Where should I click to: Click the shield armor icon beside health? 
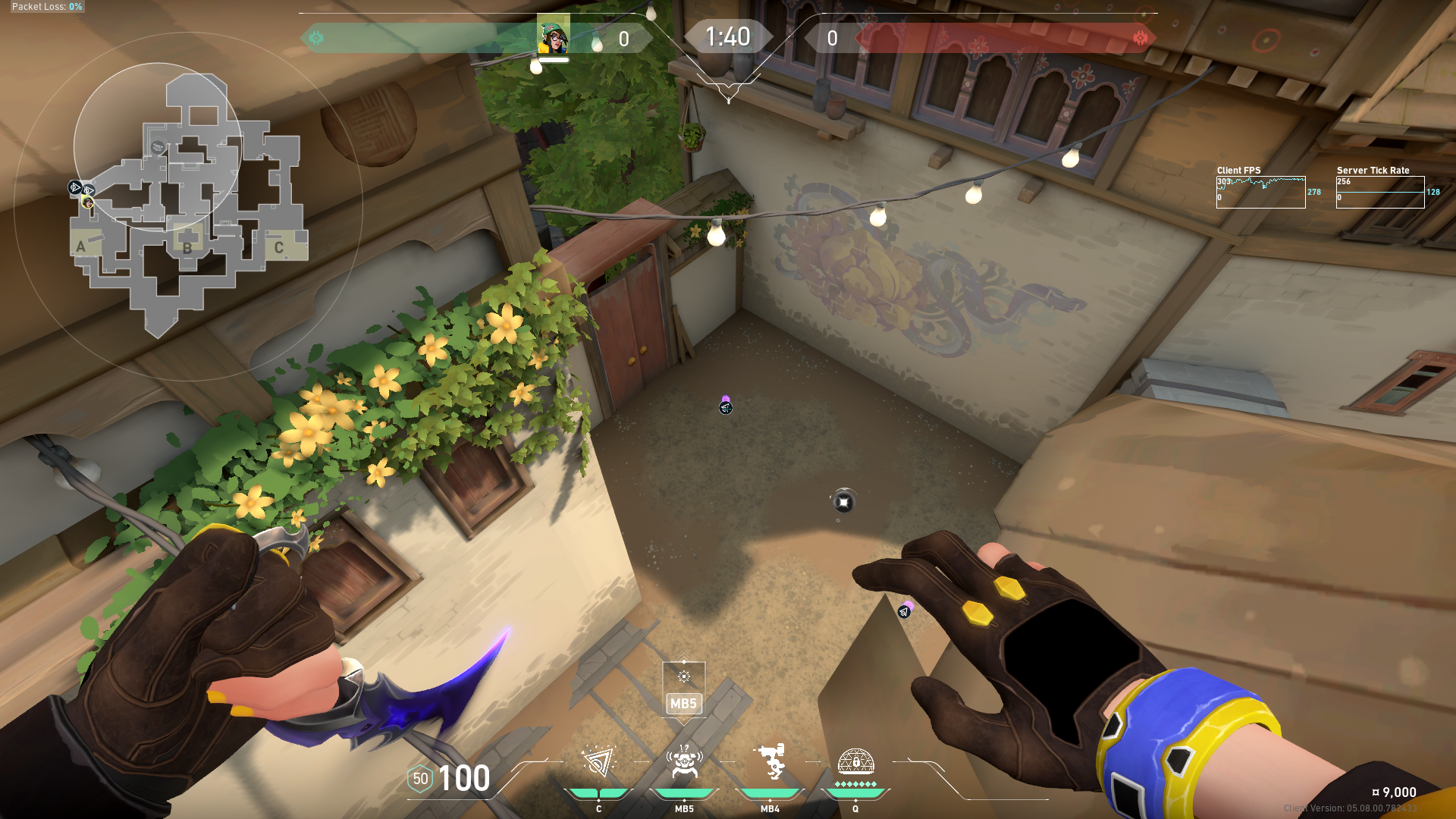coord(420,779)
